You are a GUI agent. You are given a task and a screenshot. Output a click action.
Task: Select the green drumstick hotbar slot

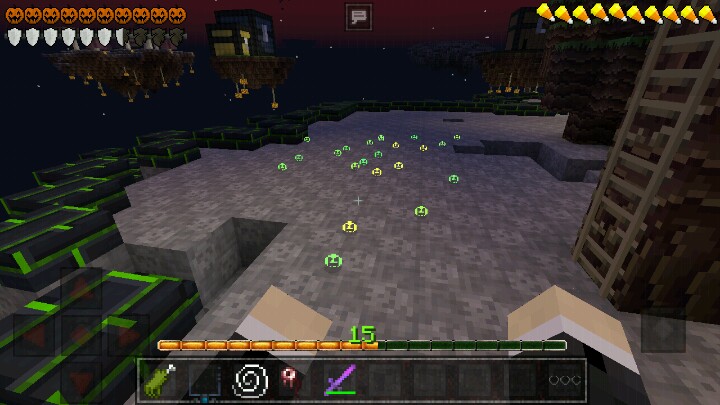coord(161,381)
